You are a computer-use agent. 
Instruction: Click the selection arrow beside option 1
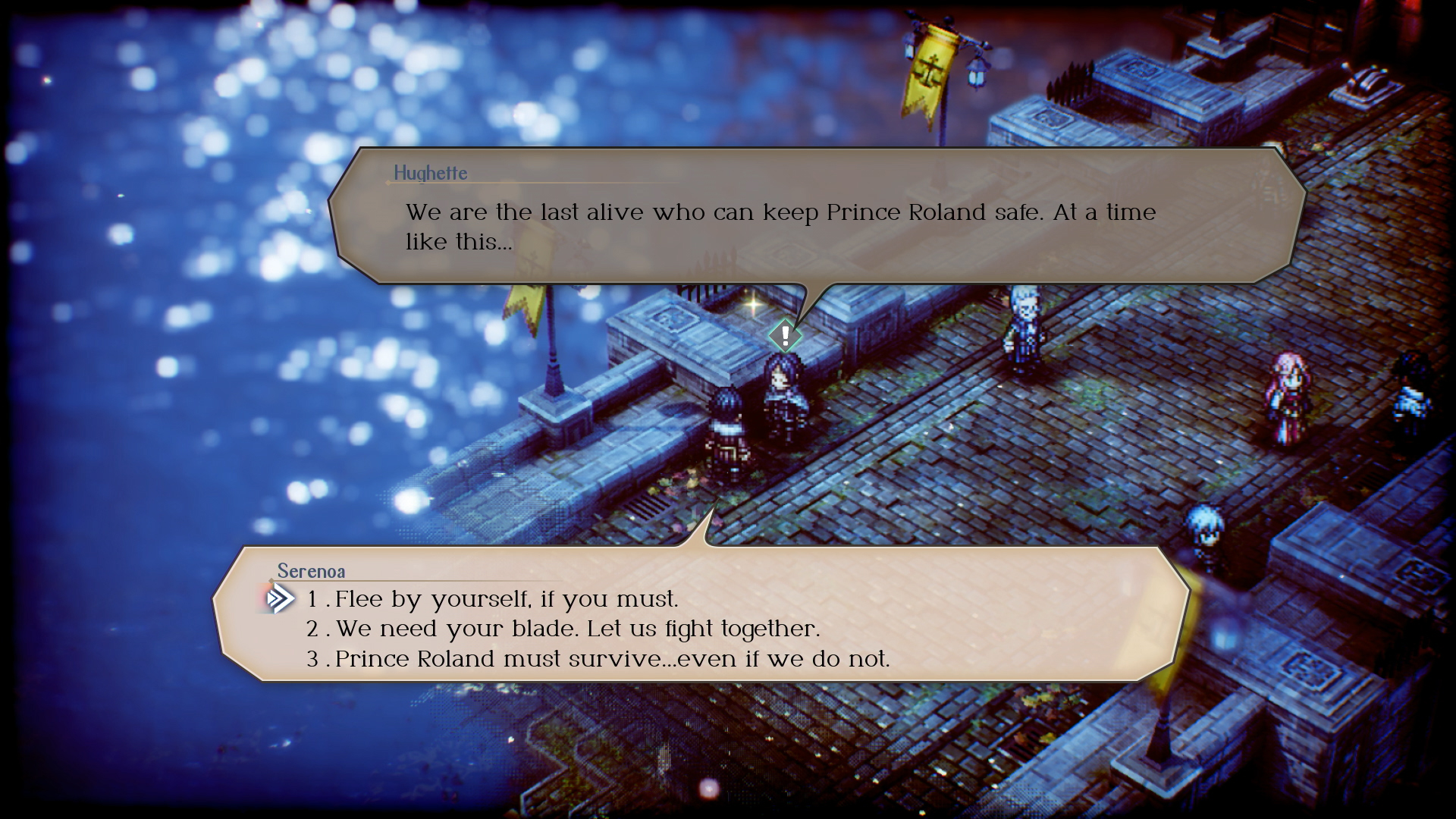(278, 598)
